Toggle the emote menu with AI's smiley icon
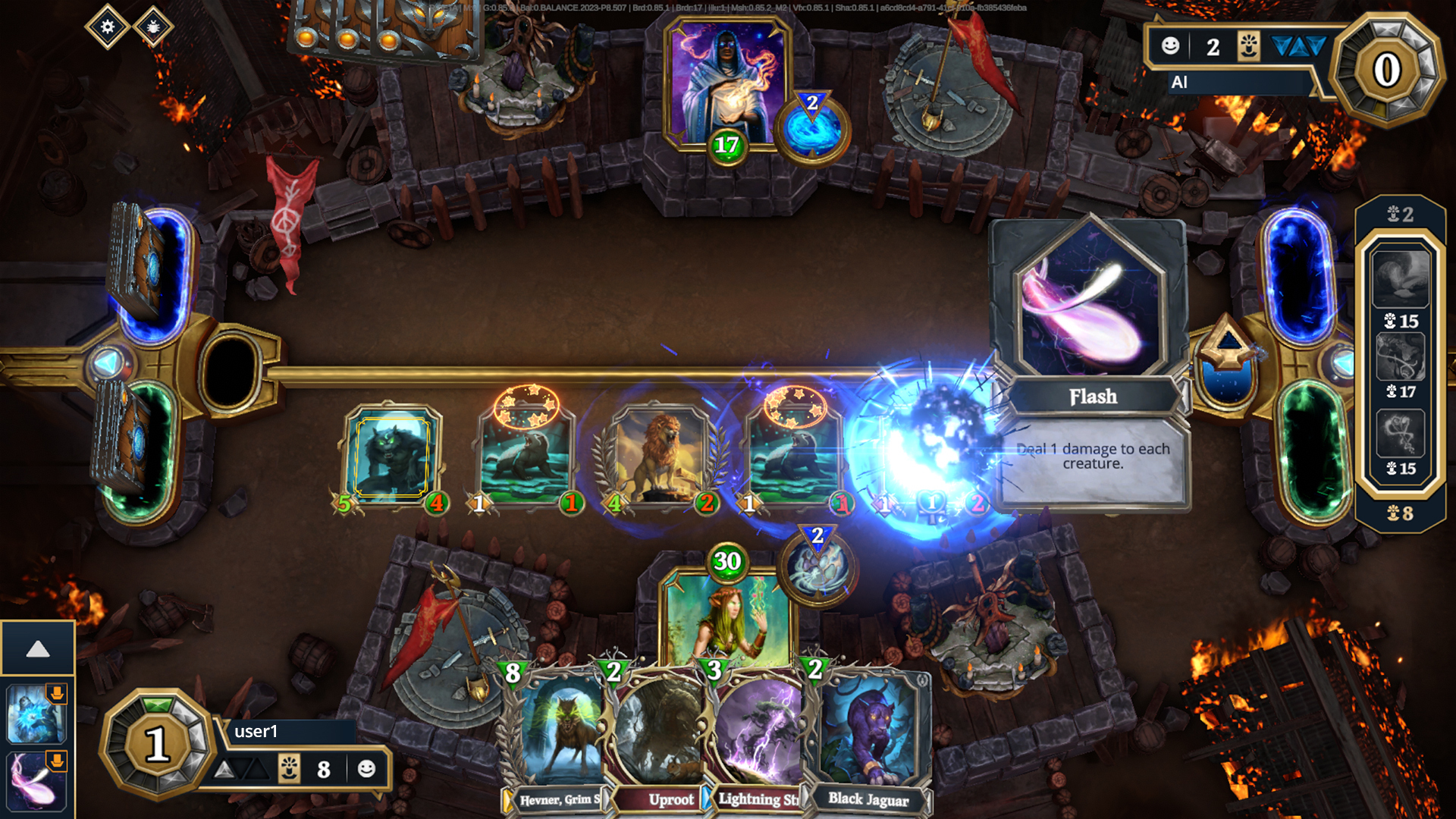This screenshot has width=1456, height=819. pyautogui.click(x=1170, y=46)
